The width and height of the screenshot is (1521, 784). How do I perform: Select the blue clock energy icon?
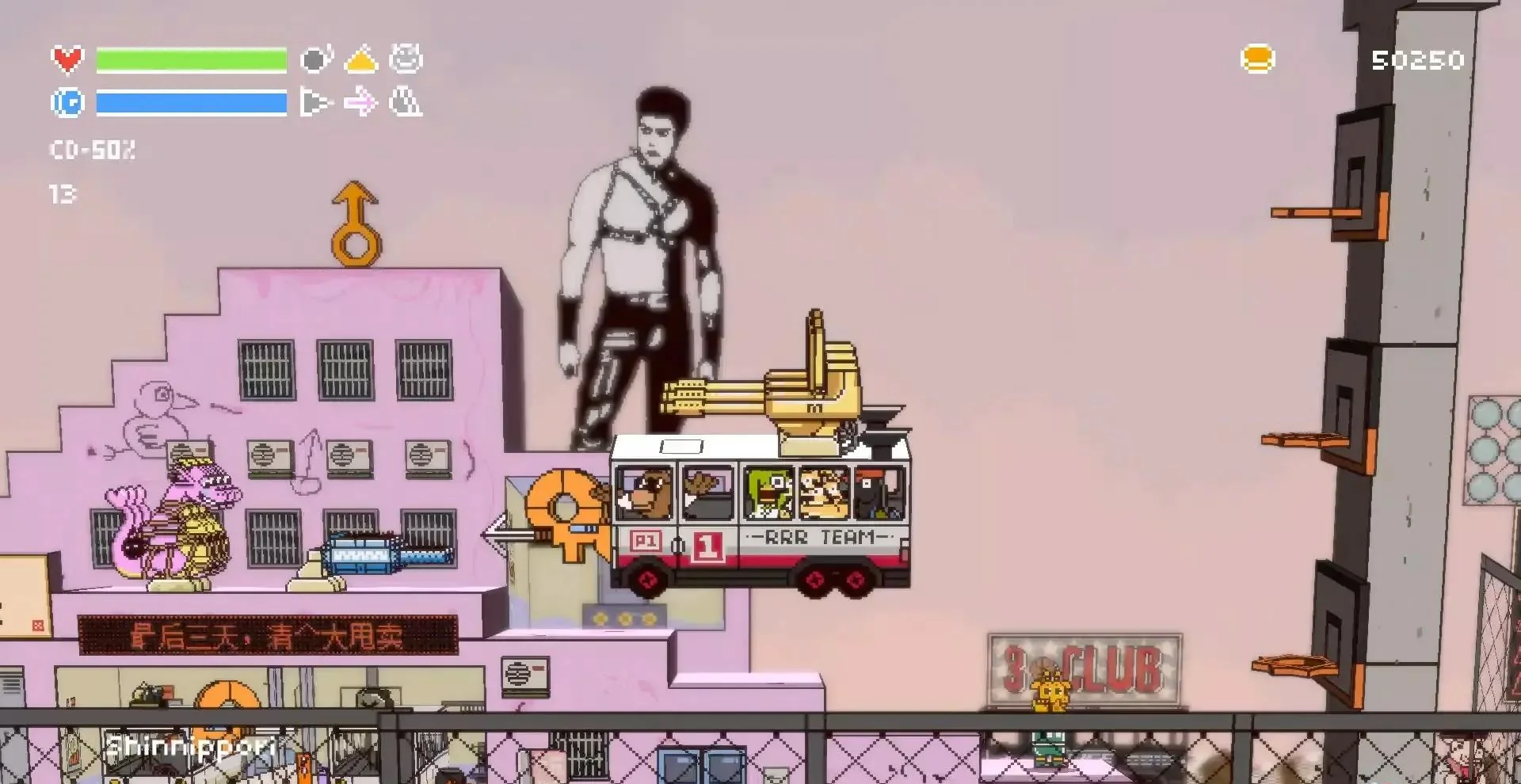click(x=67, y=102)
